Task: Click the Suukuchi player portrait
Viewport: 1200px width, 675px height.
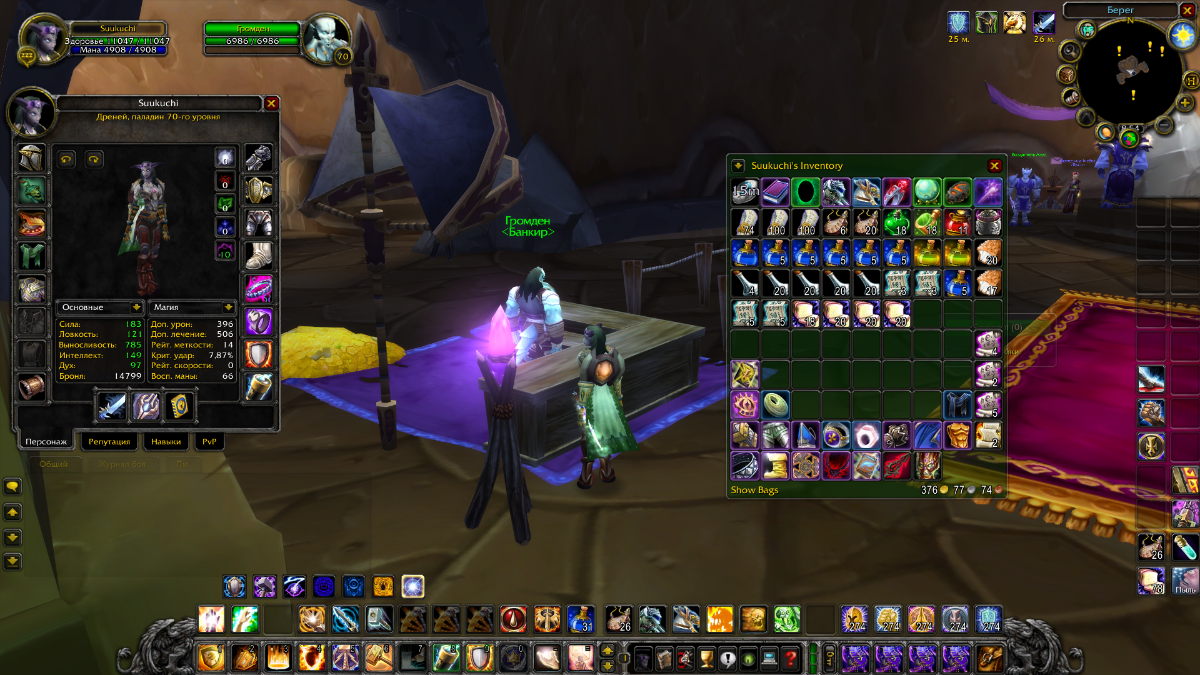Action: click(x=41, y=38)
